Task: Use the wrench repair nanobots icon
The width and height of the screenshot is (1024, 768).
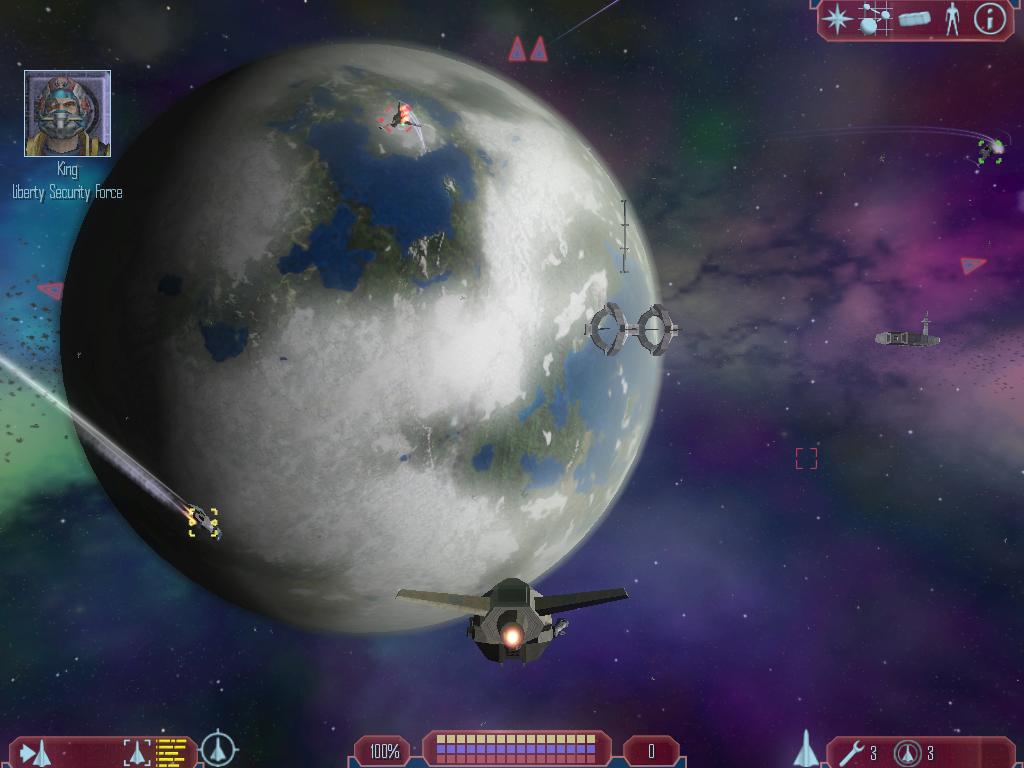Action: pos(852,752)
